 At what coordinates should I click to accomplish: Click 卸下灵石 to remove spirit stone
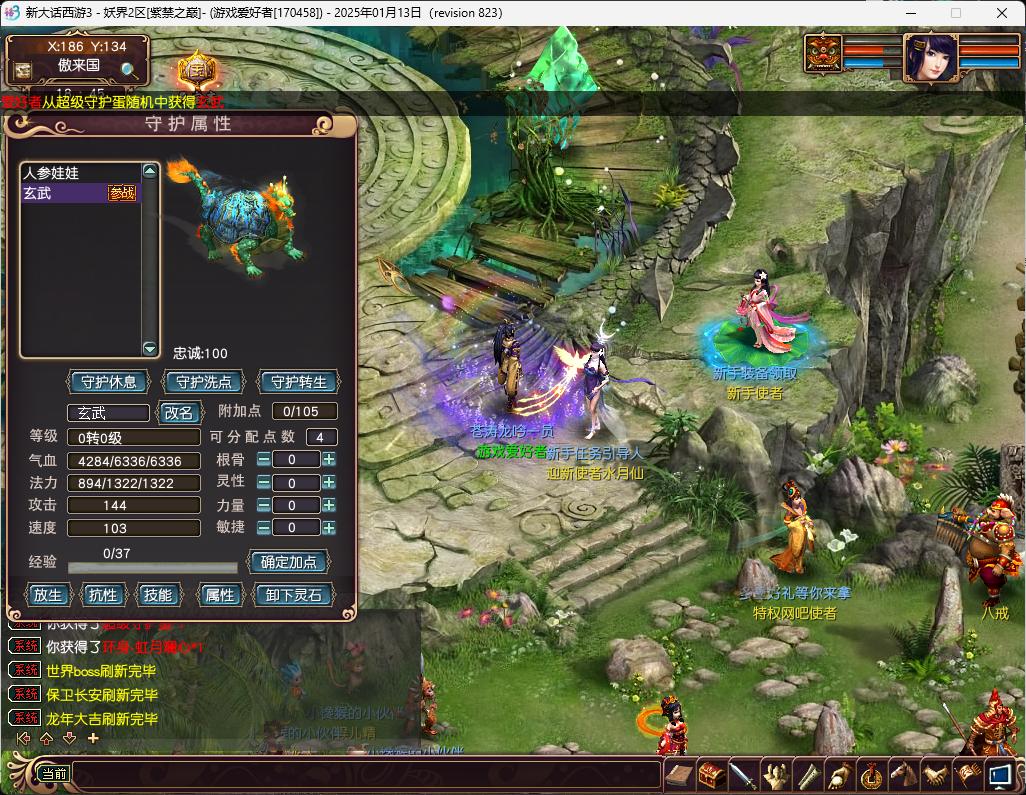coord(293,595)
